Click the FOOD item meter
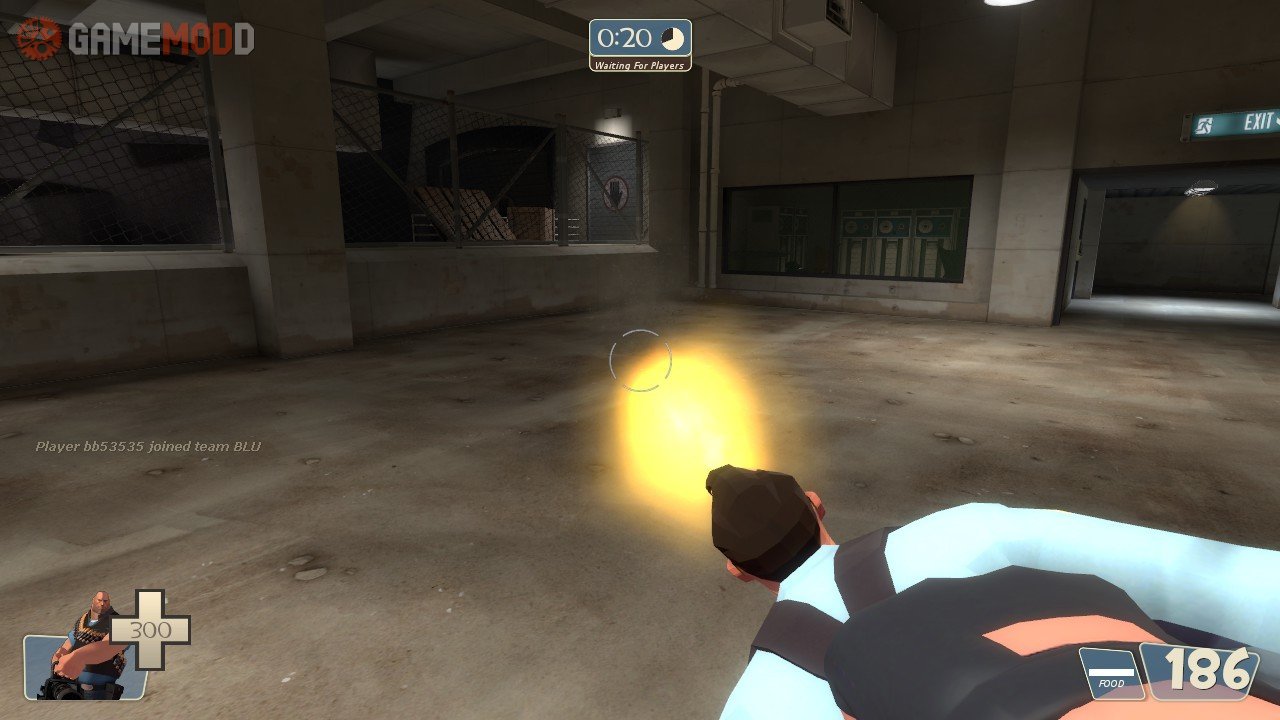This screenshot has width=1280, height=720. pos(1110,672)
